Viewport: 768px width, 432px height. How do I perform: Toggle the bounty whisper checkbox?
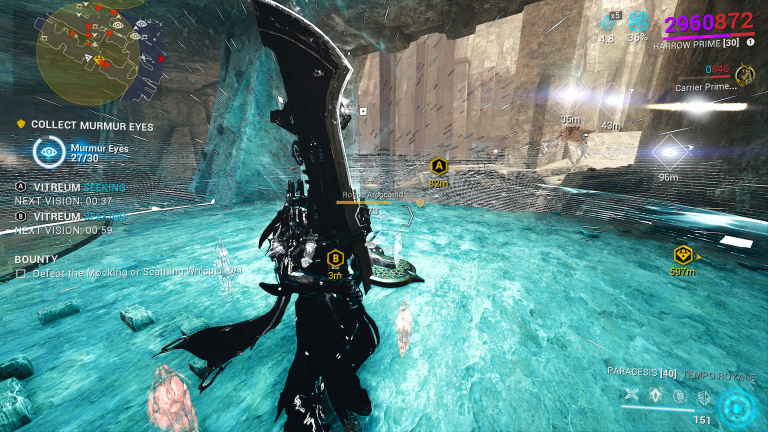[21, 273]
